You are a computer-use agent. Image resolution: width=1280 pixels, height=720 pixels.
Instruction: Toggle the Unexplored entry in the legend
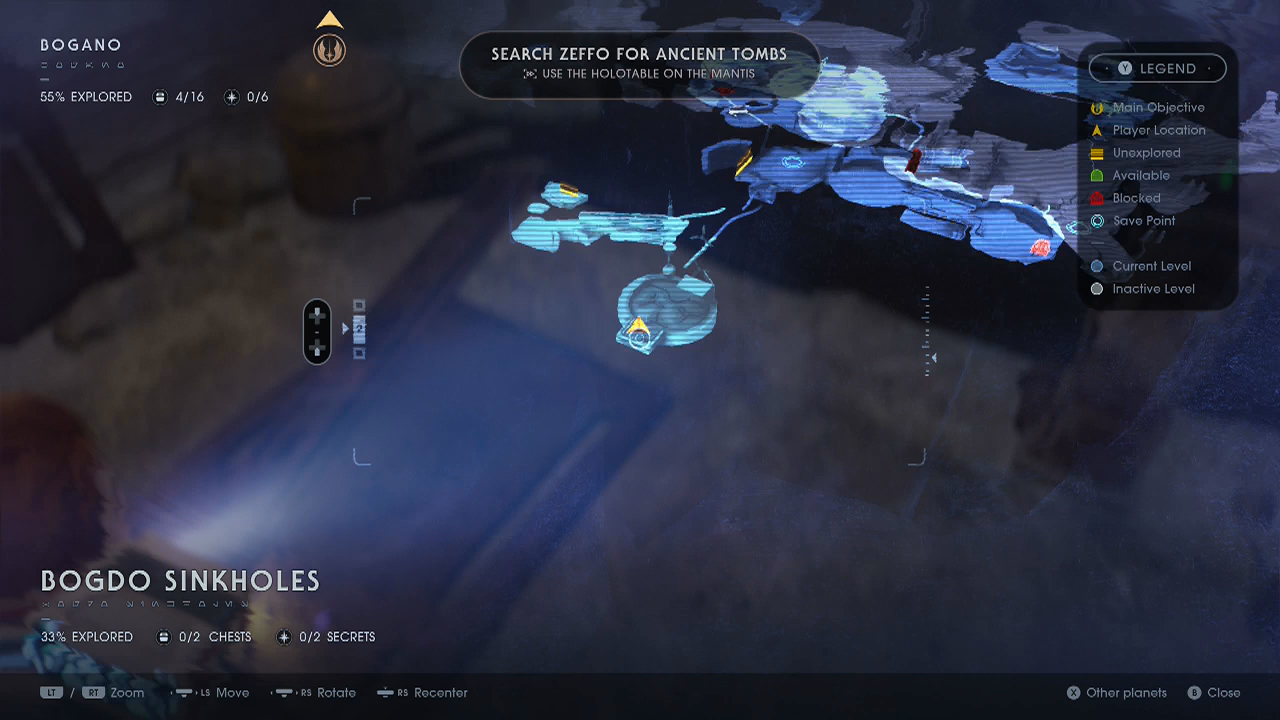click(1097, 152)
